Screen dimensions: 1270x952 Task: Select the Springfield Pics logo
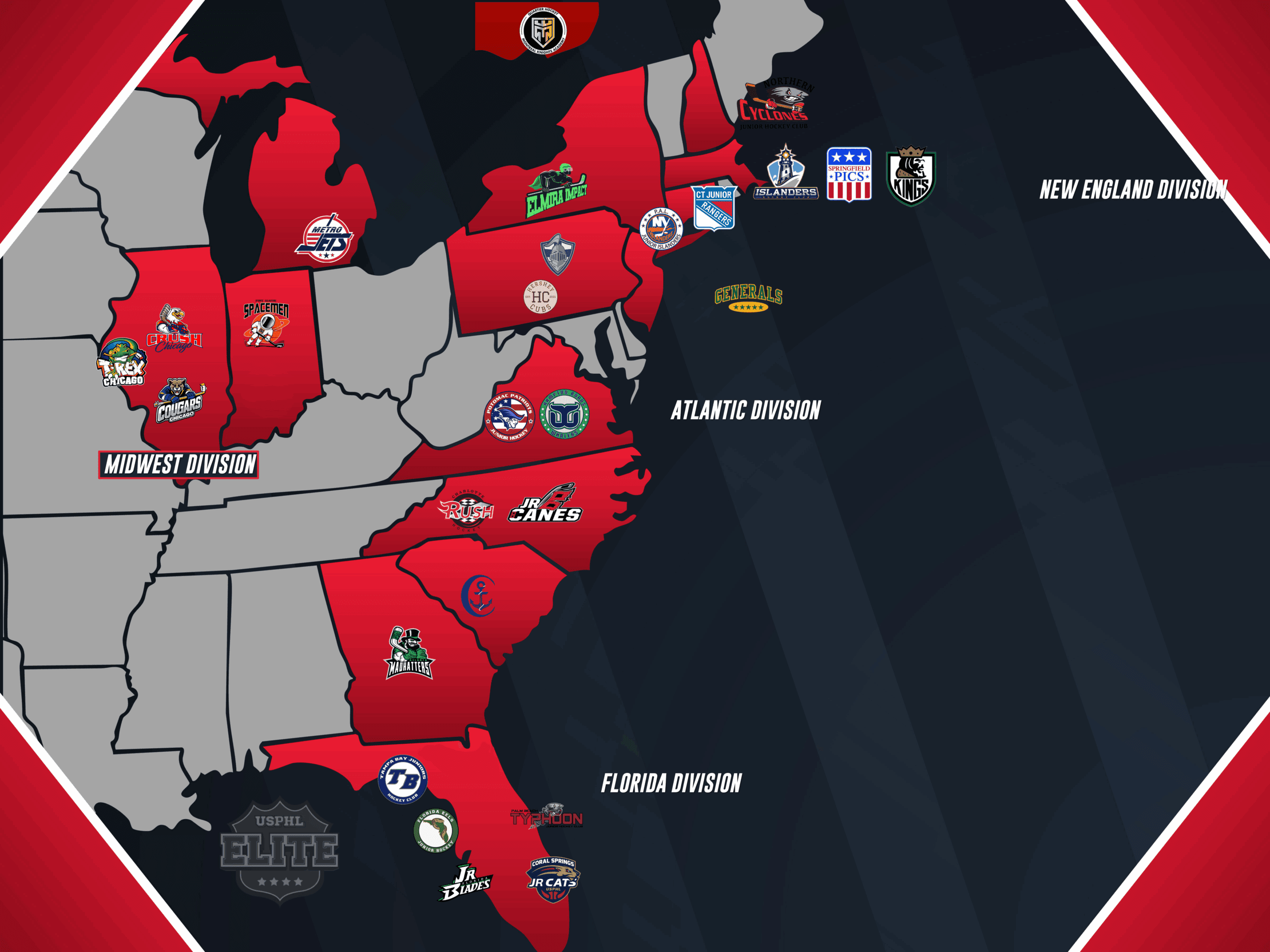click(x=849, y=175)
